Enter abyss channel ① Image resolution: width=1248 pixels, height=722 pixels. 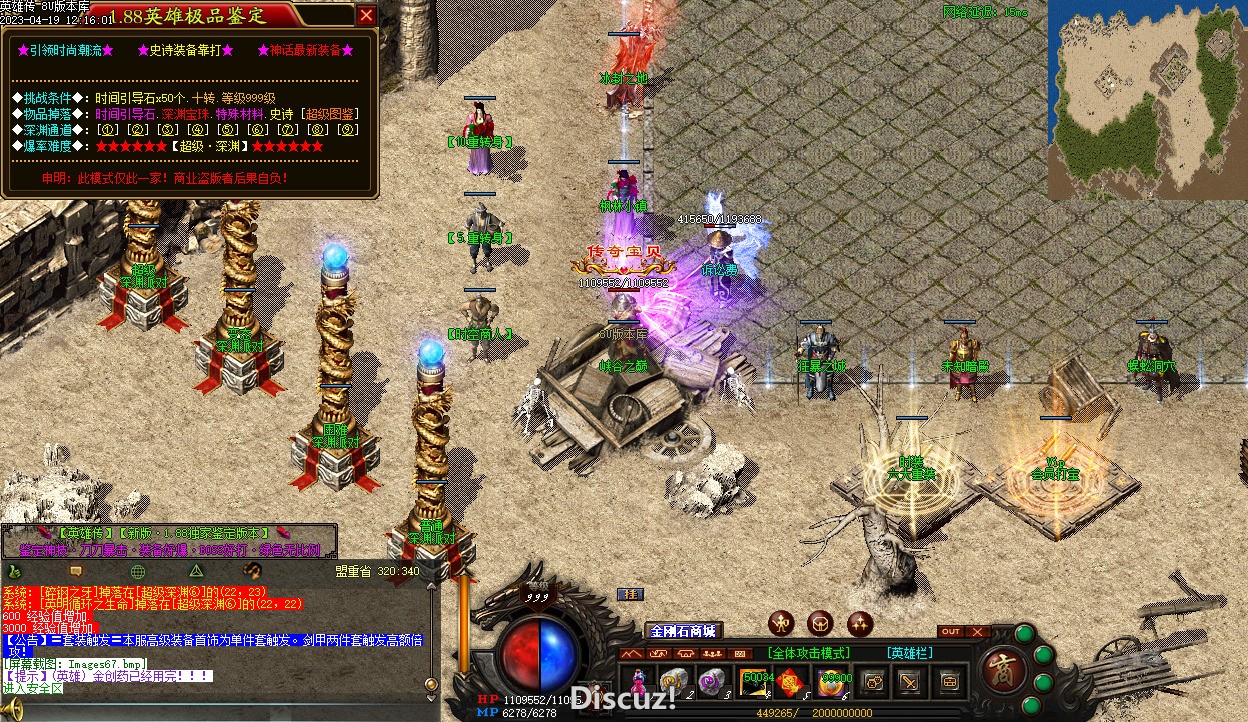tap(109, 130)
